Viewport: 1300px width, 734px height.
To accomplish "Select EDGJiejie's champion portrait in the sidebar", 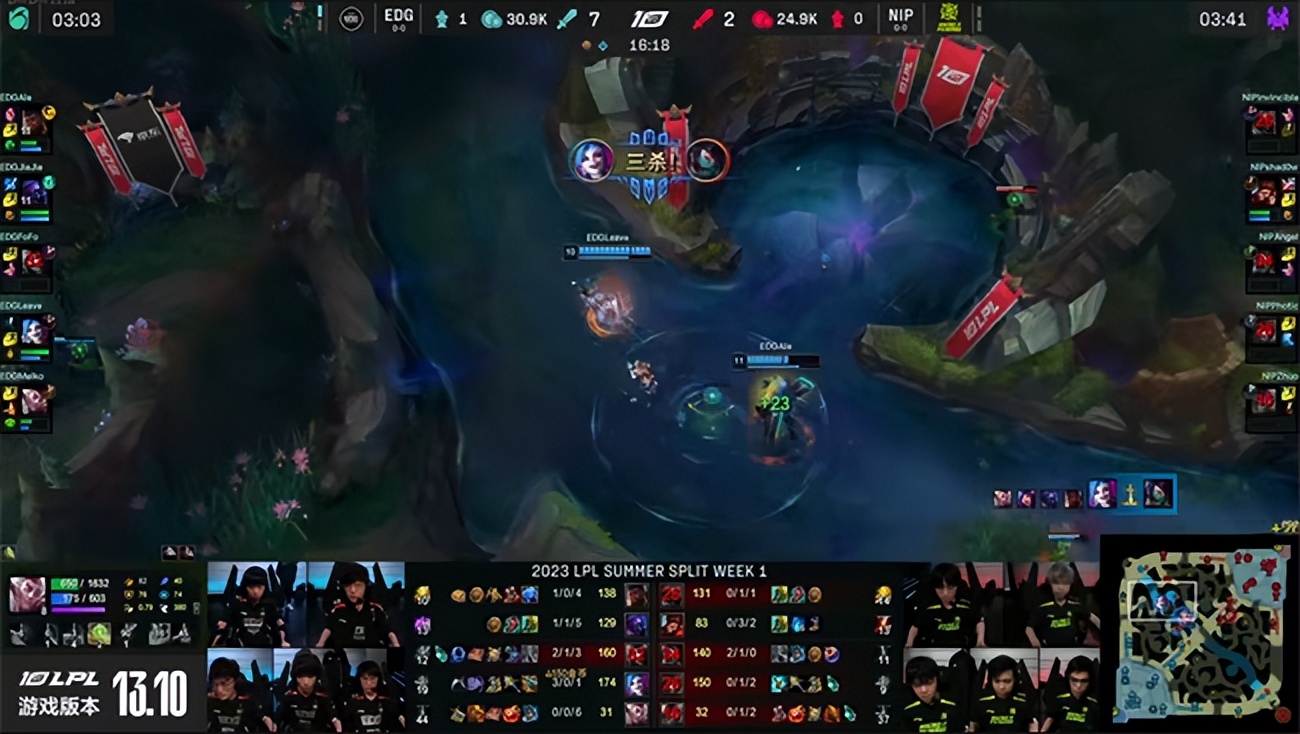I will pos(34,192).
